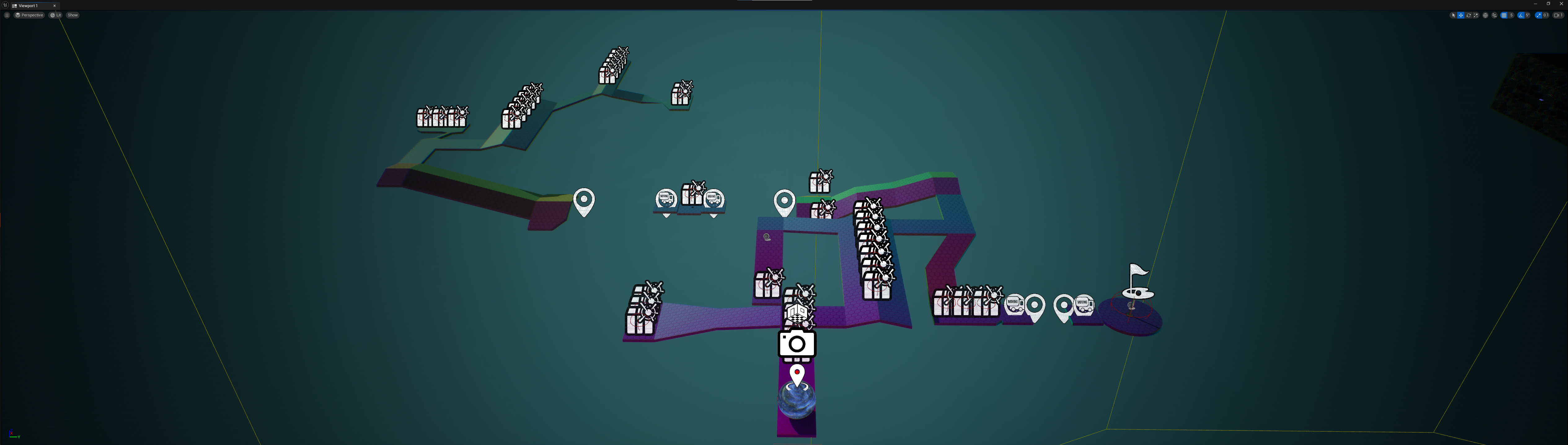This screenshot has width=1568, height=445.
Task: Choose the translate move tool
Action: pos(1460,16)
